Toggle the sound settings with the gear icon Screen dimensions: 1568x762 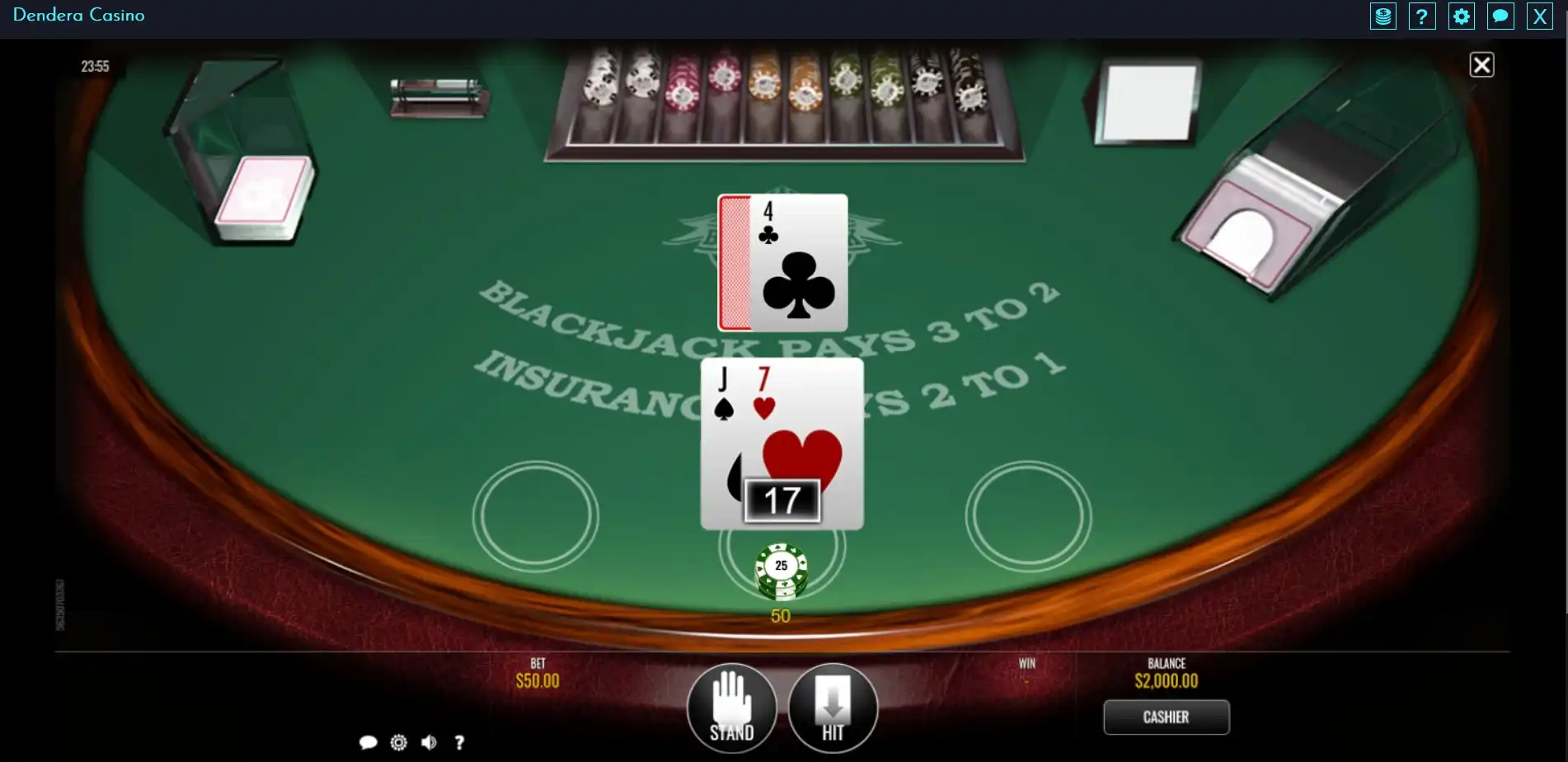coord(399,742)
